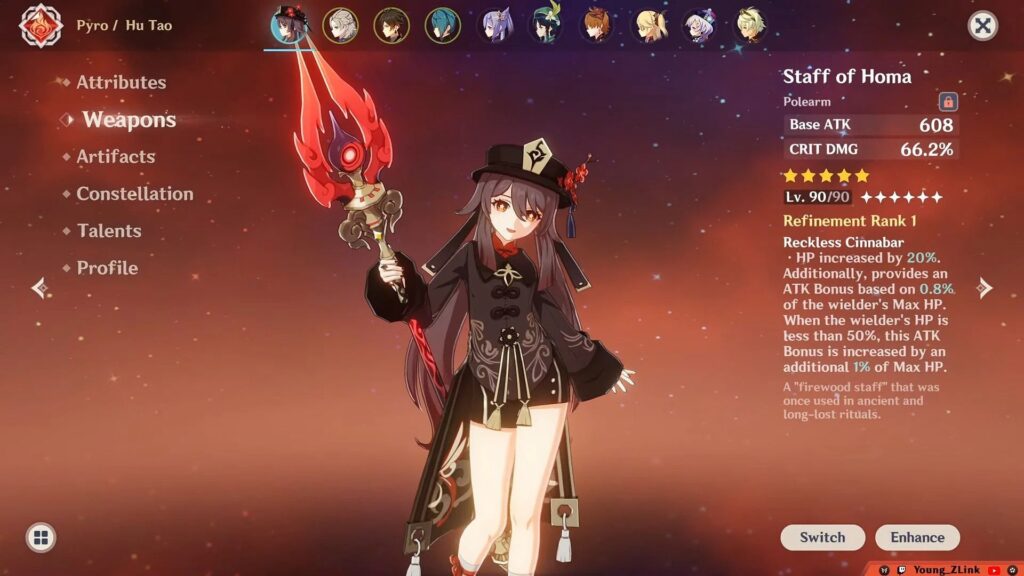
Task: Close the character screen
Action: 983,26
